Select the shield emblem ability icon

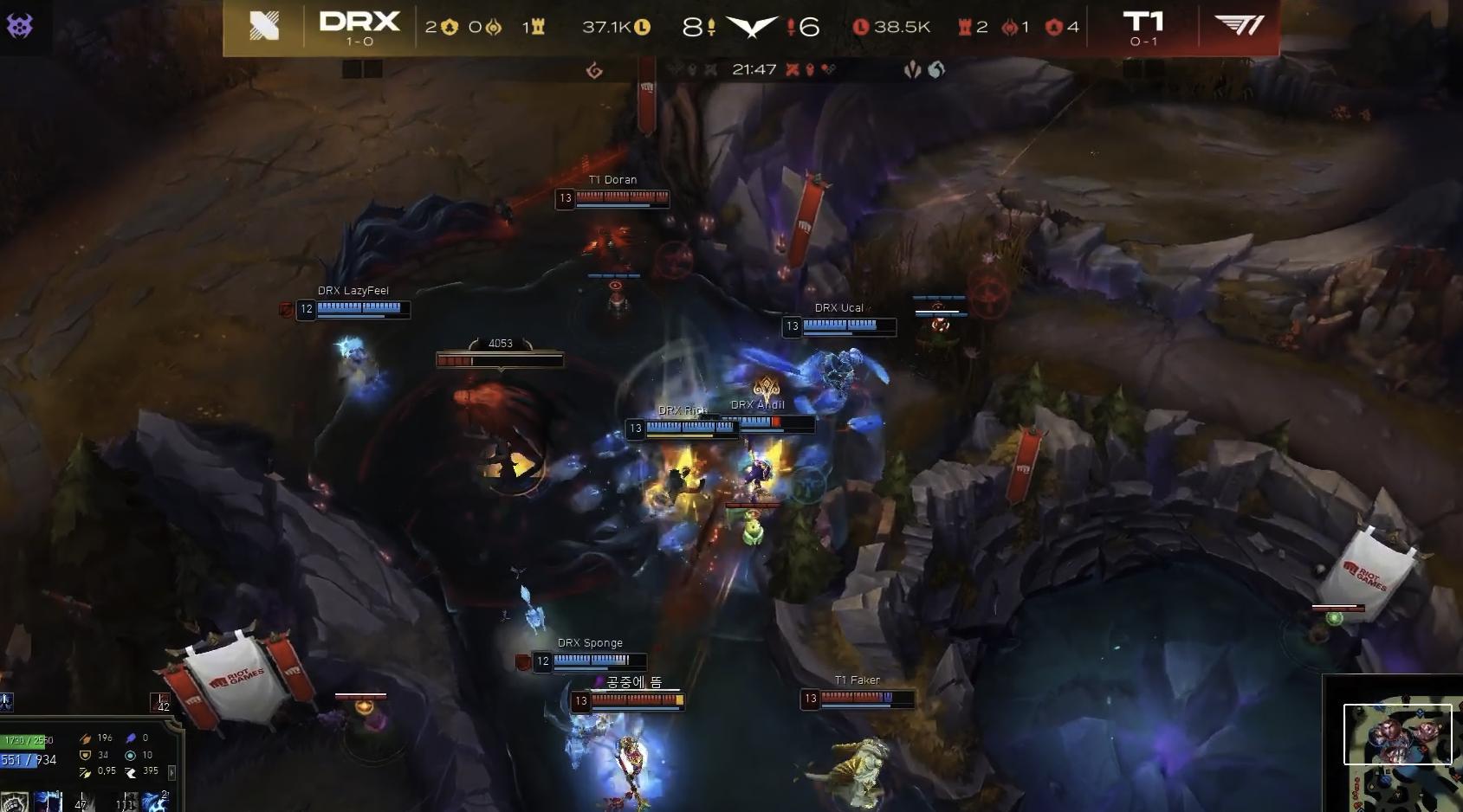15,802
